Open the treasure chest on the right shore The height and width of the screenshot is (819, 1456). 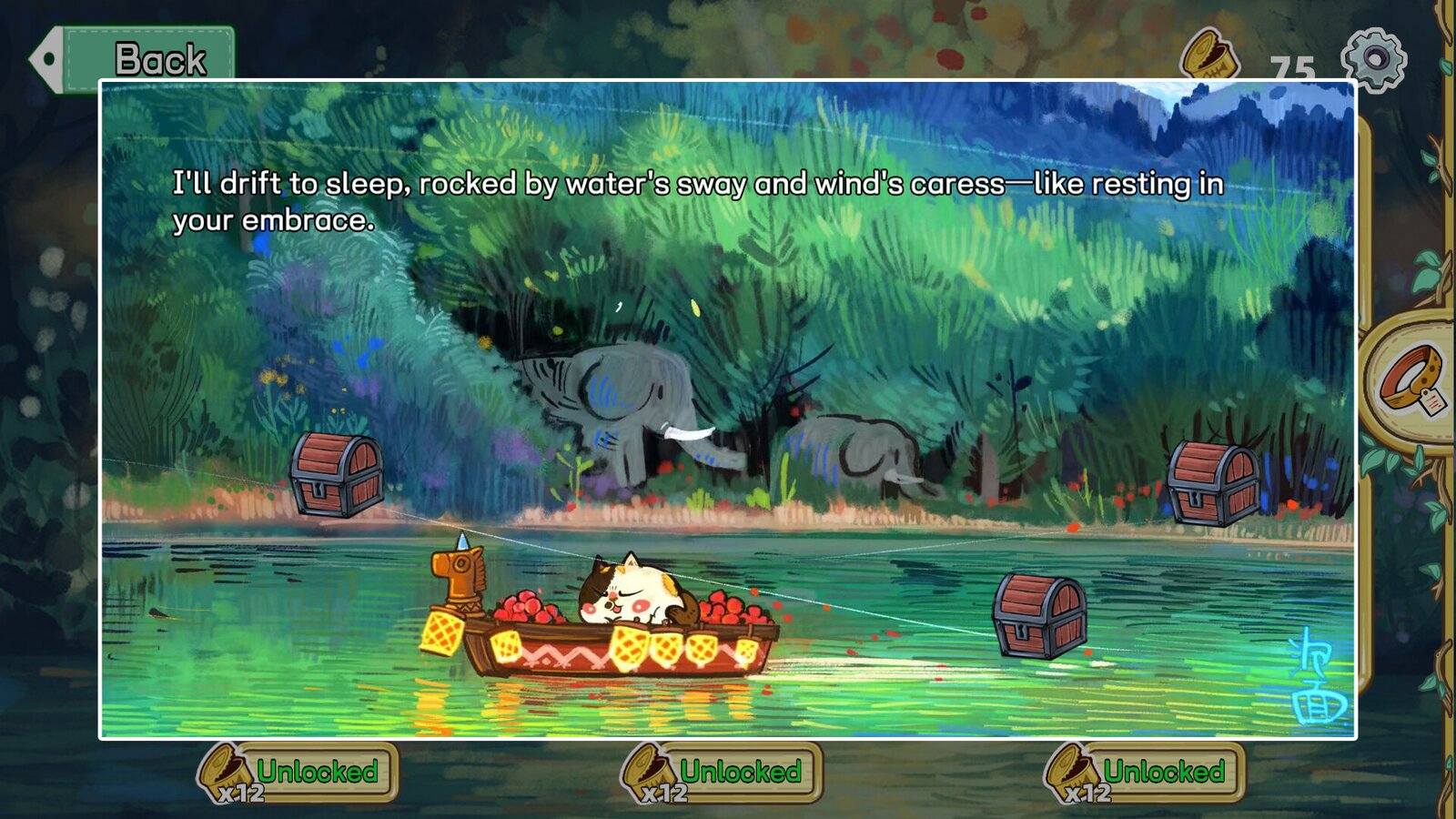tap(1215, 482)
